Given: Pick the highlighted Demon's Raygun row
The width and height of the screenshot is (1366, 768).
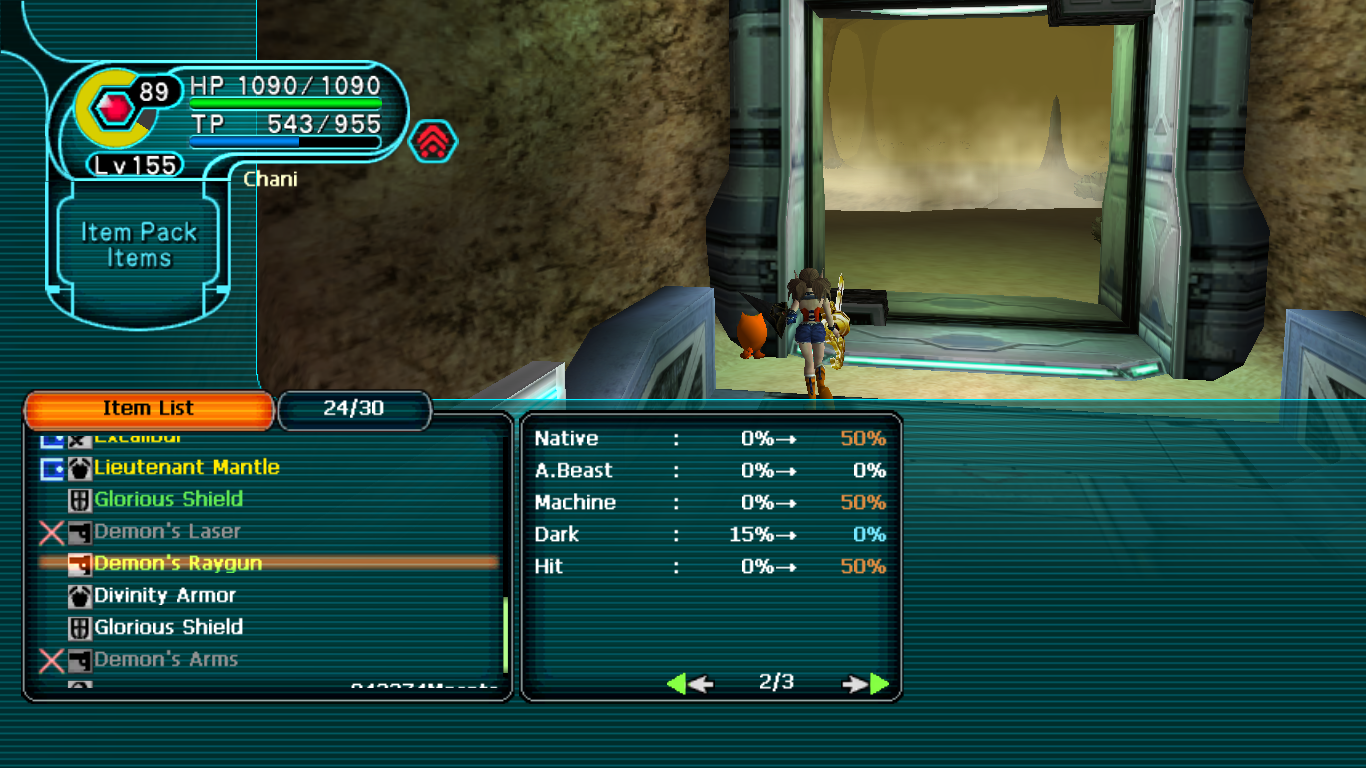Looking at the screenshot, I should tap(178, 564).
